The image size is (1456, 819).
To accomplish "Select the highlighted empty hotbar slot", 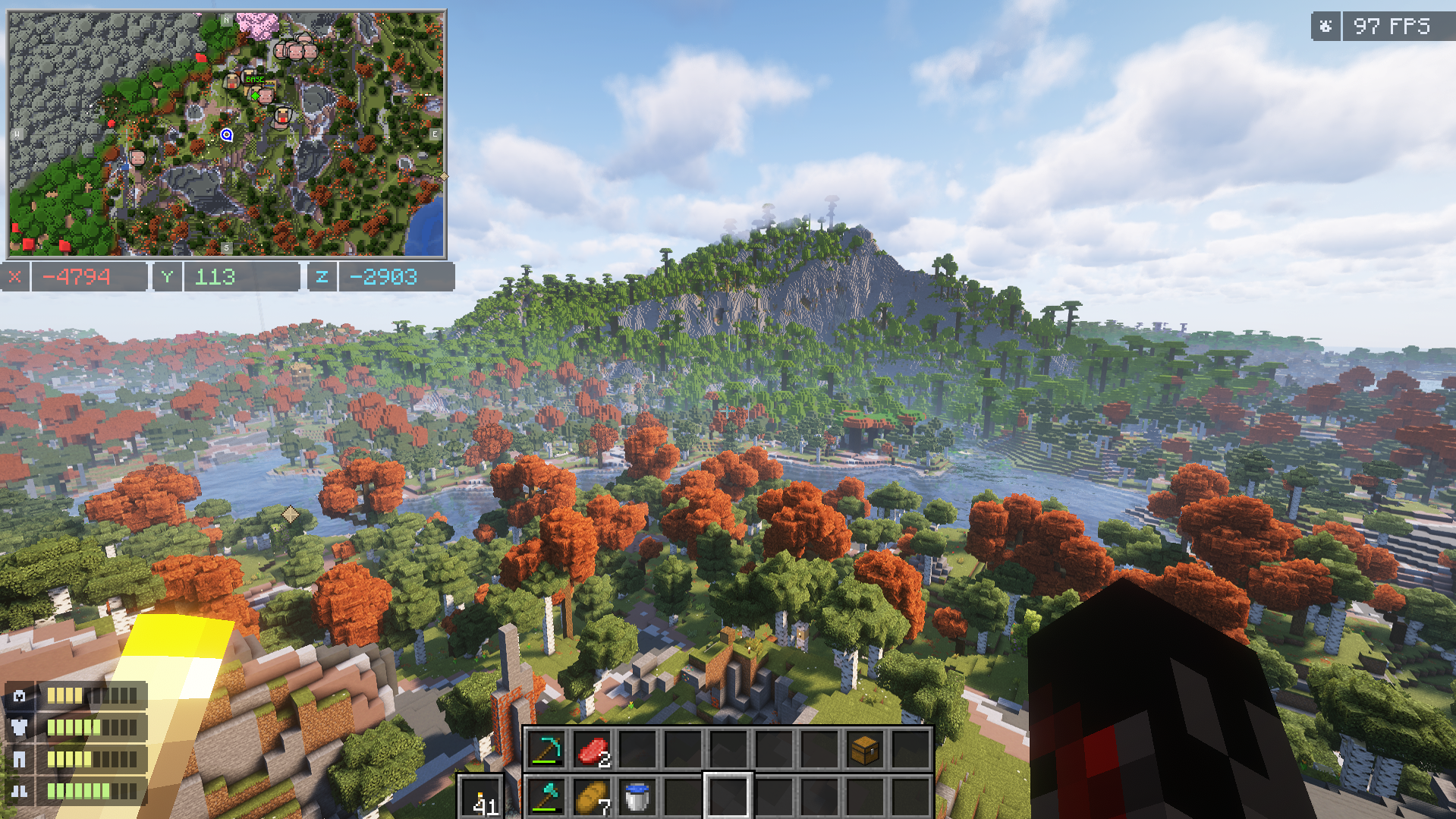I will (x=728, y=797).
